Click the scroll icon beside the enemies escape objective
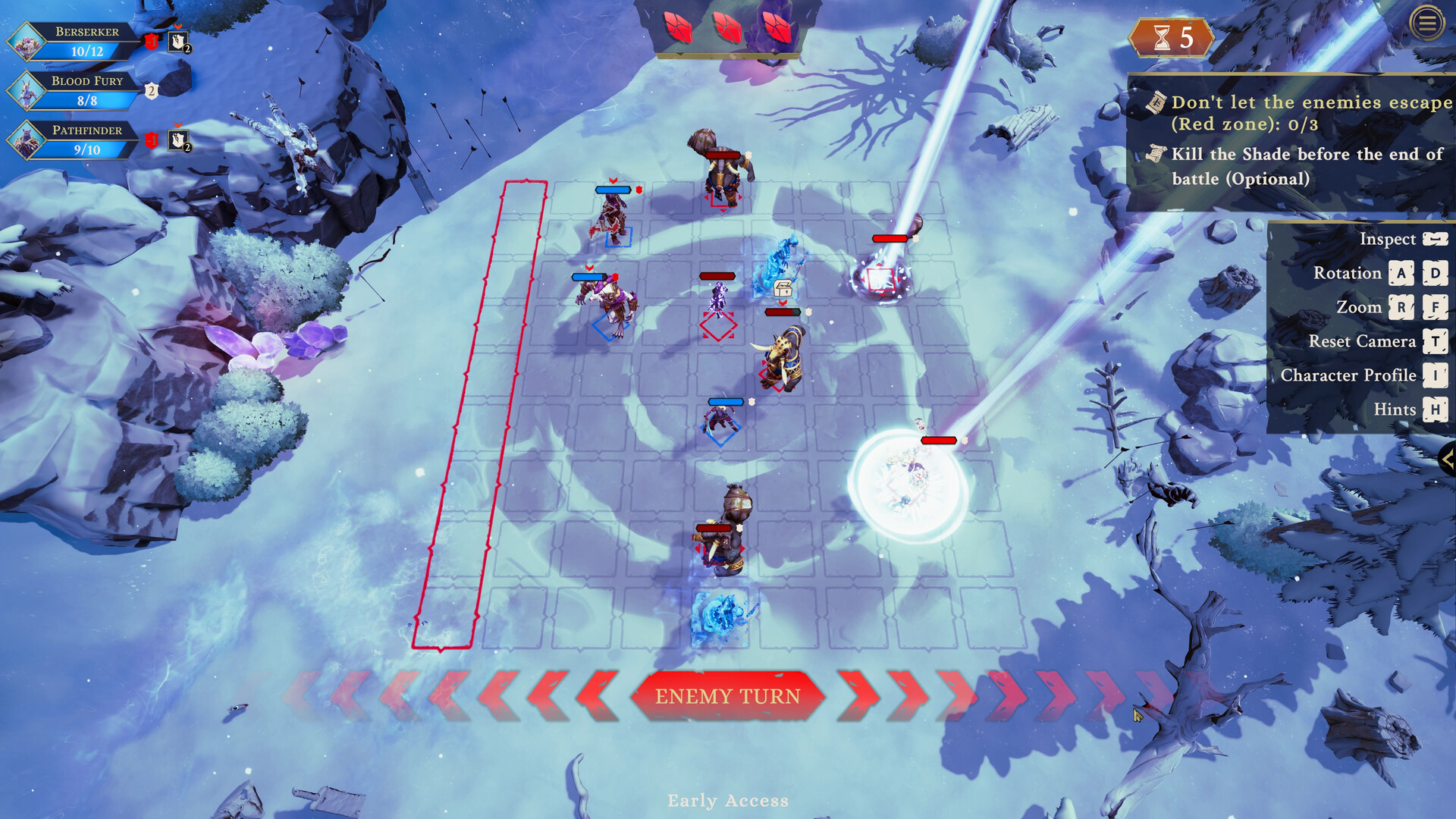The width and height of the screenshot is (1456, 819). pyautogui.click(x=1155, y=101)
